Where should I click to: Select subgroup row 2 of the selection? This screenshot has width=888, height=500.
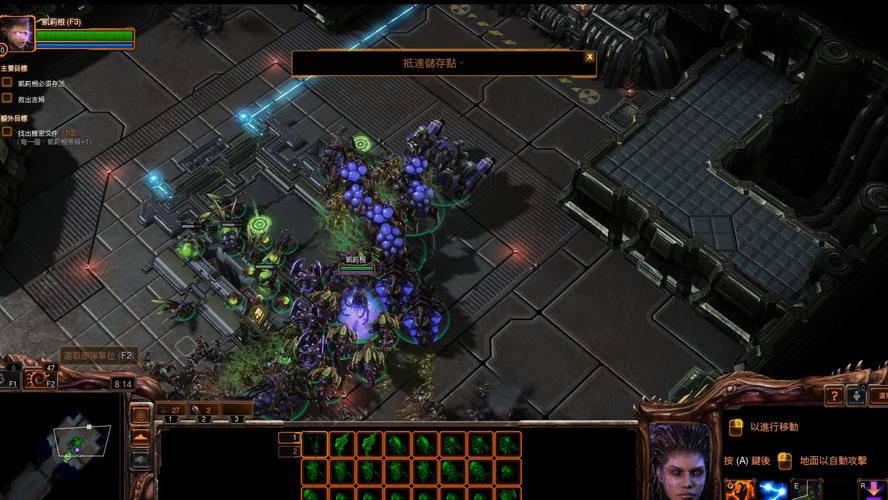click(295, 451)
